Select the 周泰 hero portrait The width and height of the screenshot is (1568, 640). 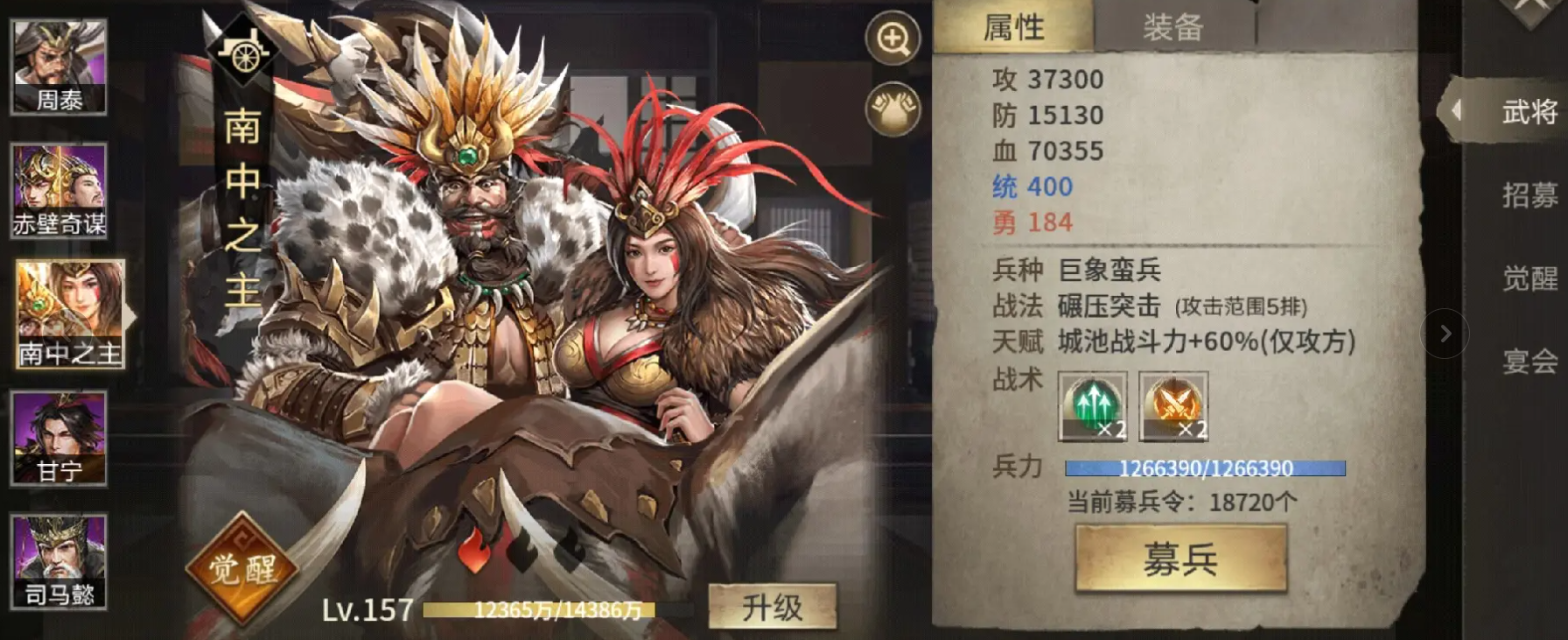pos(57,66)
